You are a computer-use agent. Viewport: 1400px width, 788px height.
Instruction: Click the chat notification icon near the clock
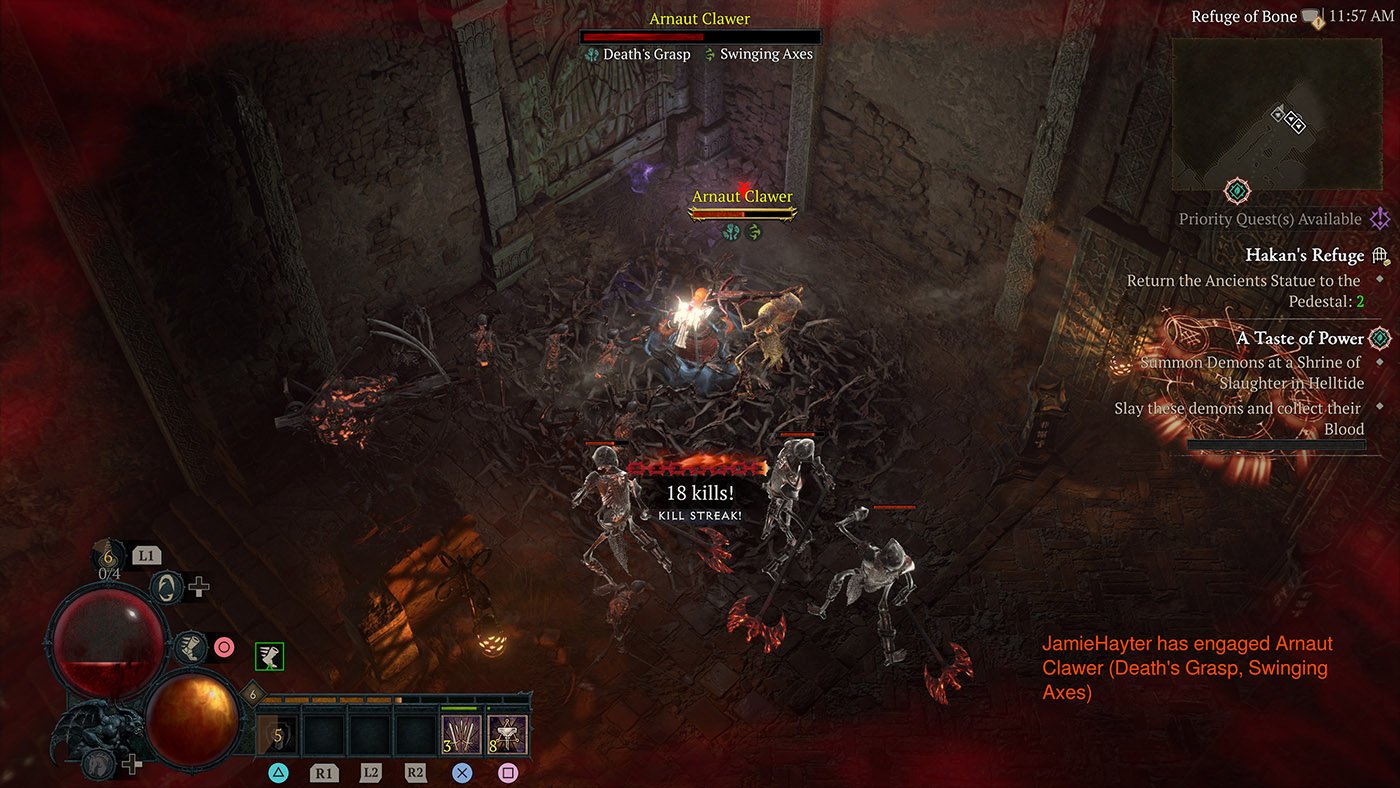click(x=1313, y=17)
